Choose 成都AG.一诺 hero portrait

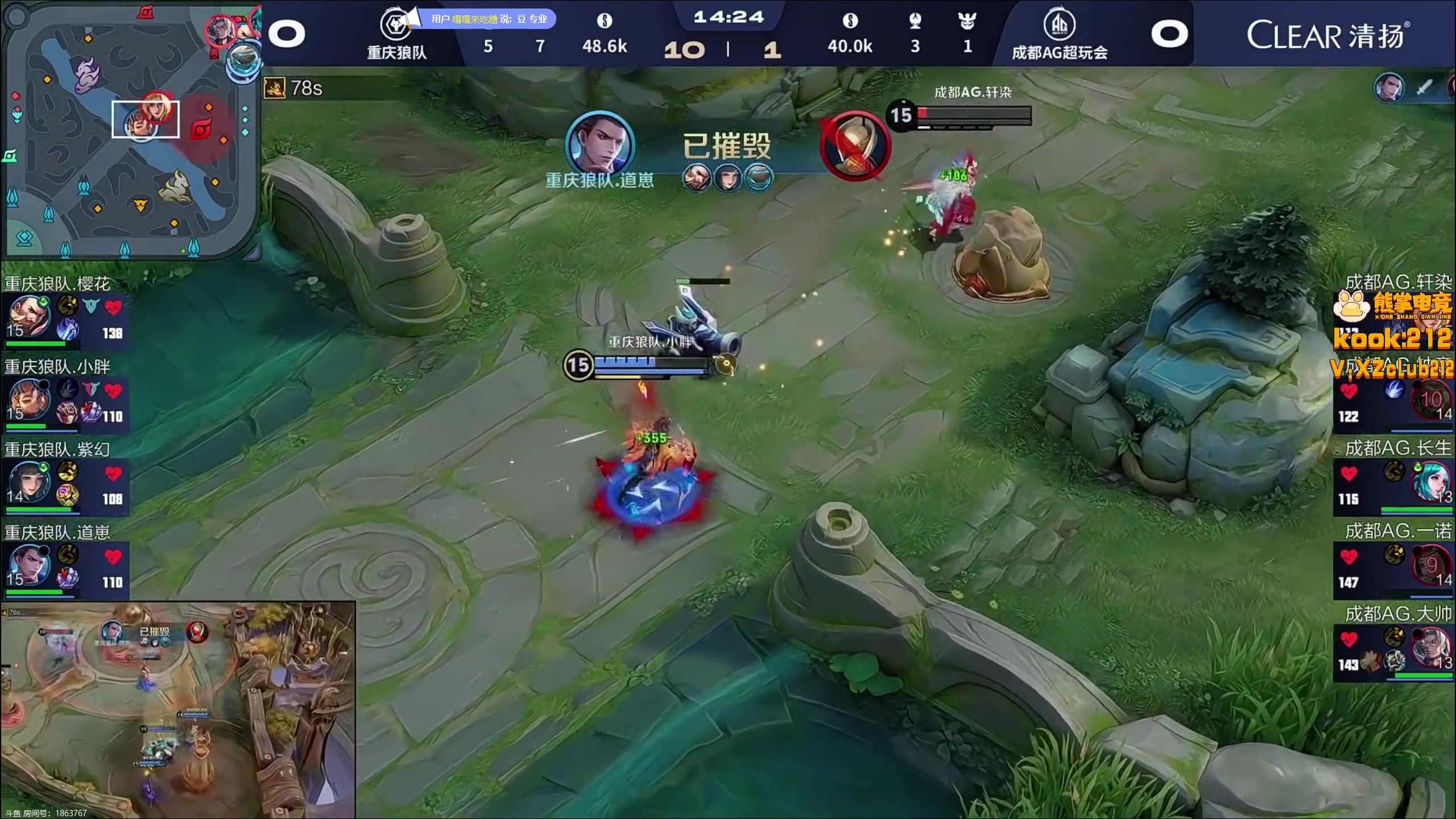click(x=1431, y=564)
